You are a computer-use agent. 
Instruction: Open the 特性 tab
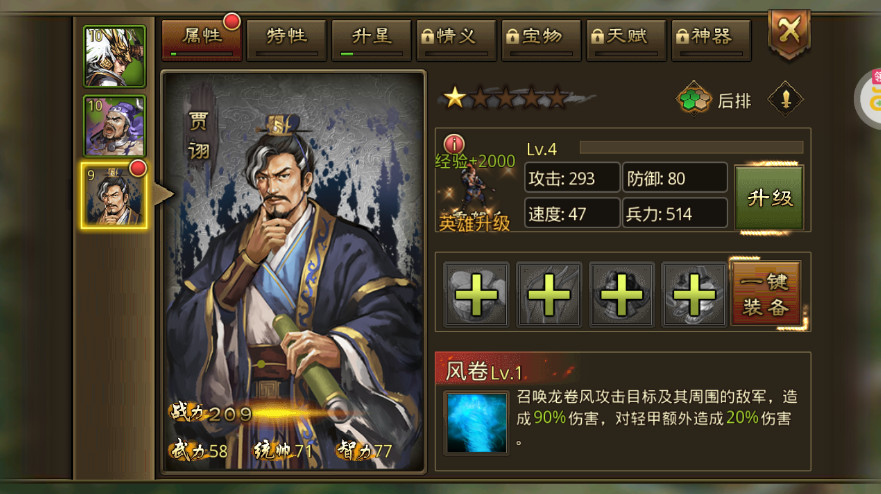coord(285,38)
